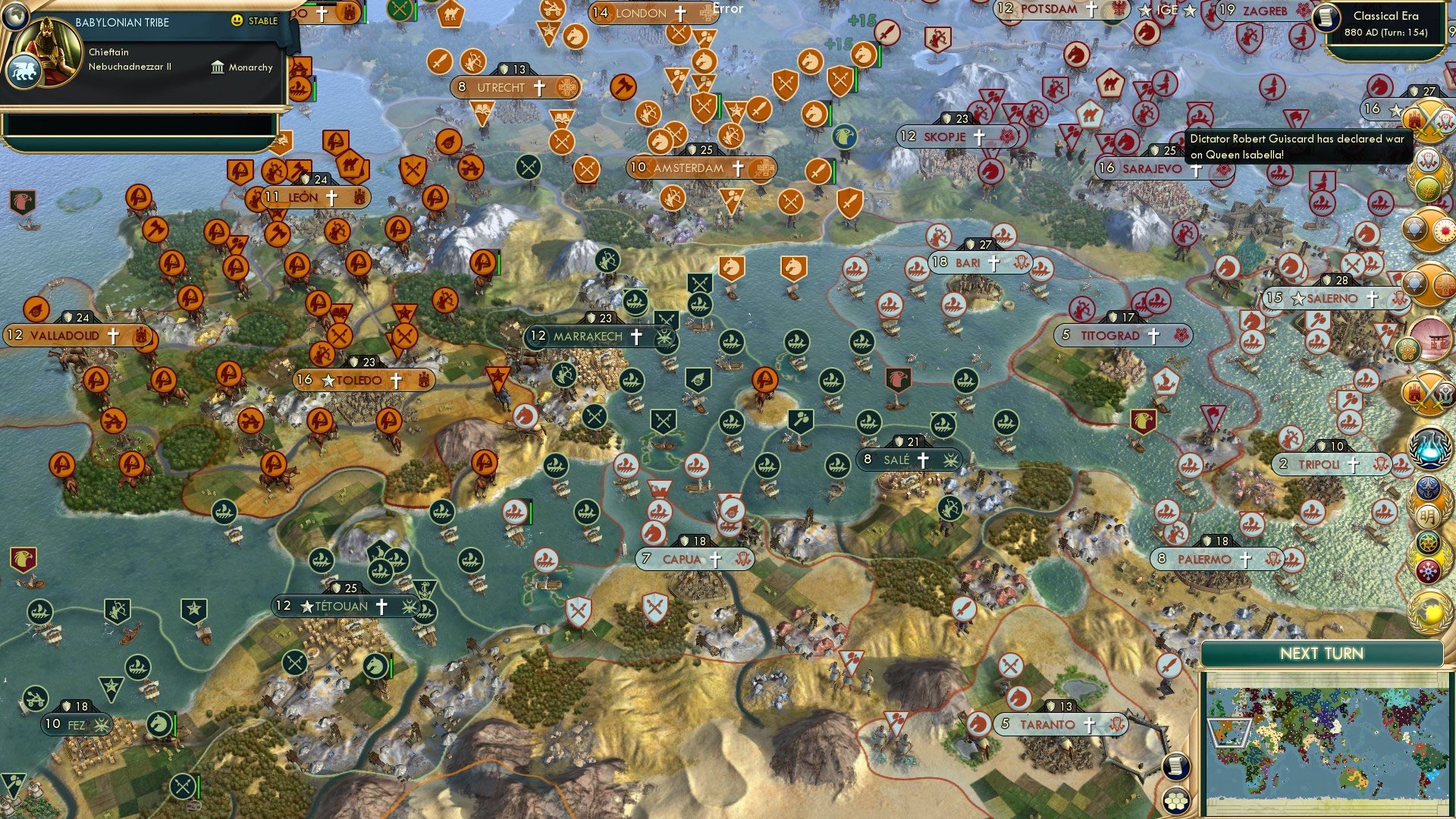Screen dimensions: 1456x819
Task: Select the Tétouan city banner
Action: (x=343, y=607)
